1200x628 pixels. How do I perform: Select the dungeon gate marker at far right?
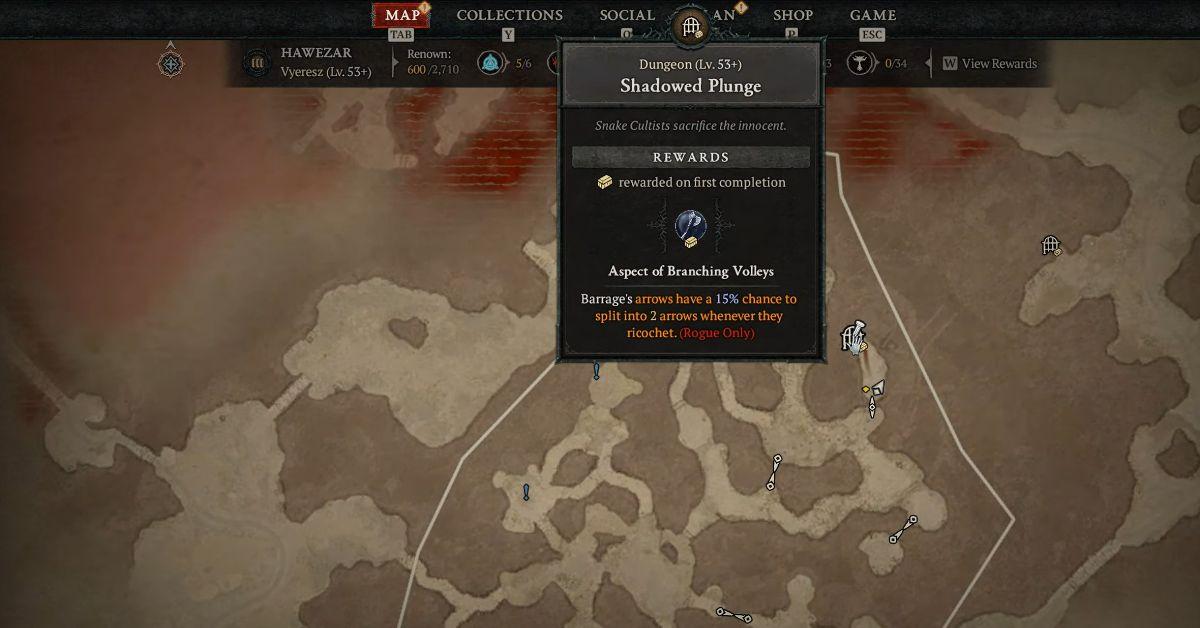pos(1050,245)
